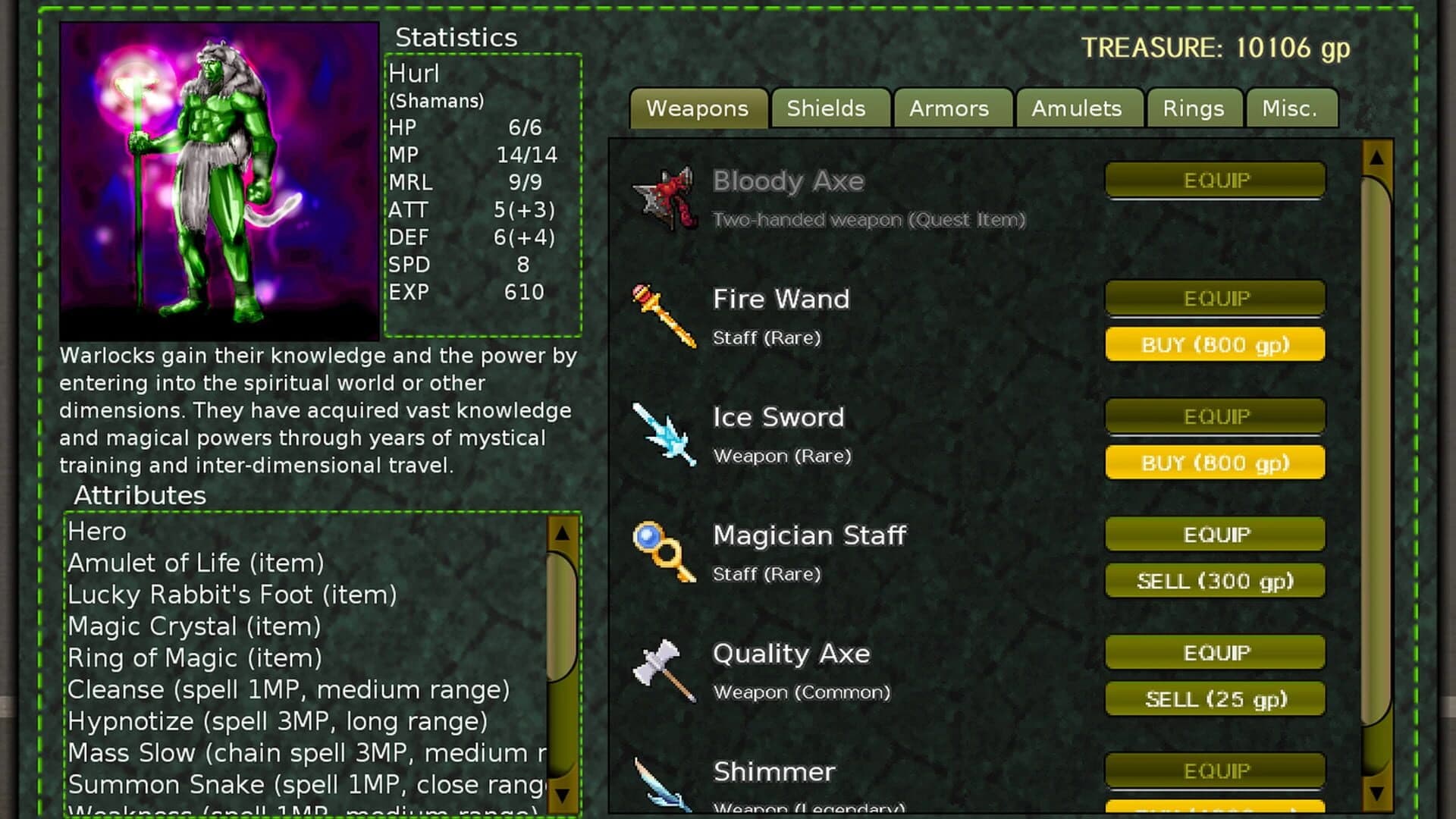This screenshot has height=819, width=1456.
Task: Equip the Fire Wand
Action: coord(1215,298)
